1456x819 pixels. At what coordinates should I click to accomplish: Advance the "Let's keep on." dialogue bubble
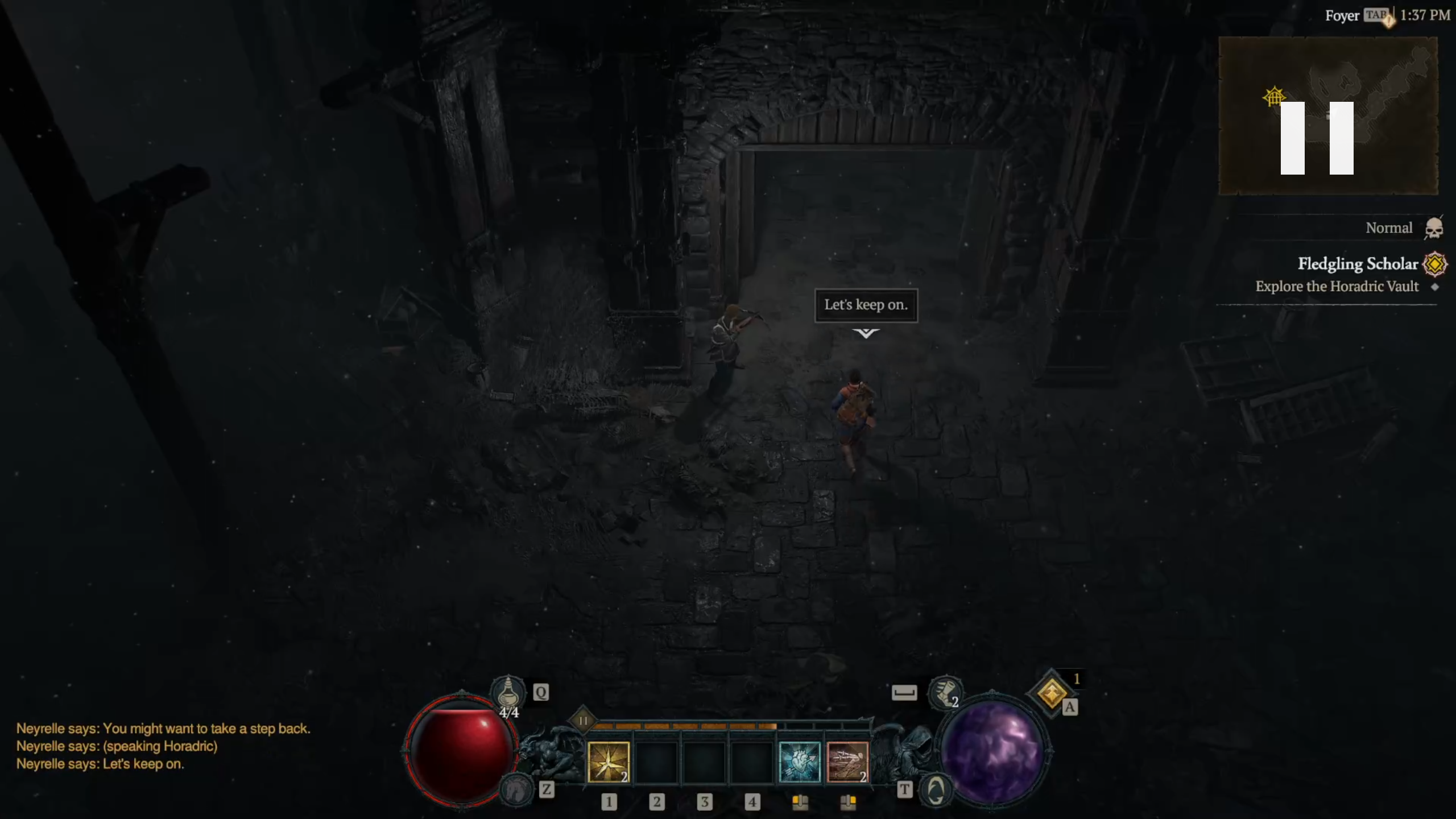866,305
